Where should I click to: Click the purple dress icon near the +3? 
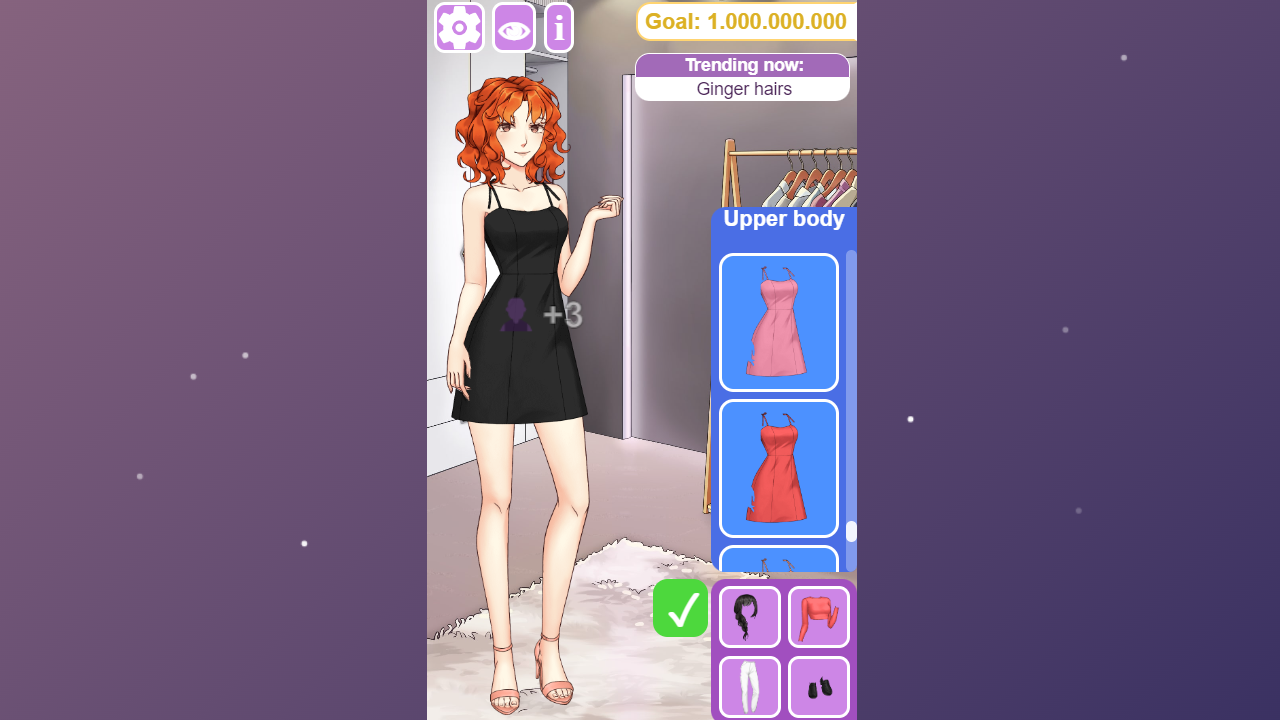pos(515,317)
